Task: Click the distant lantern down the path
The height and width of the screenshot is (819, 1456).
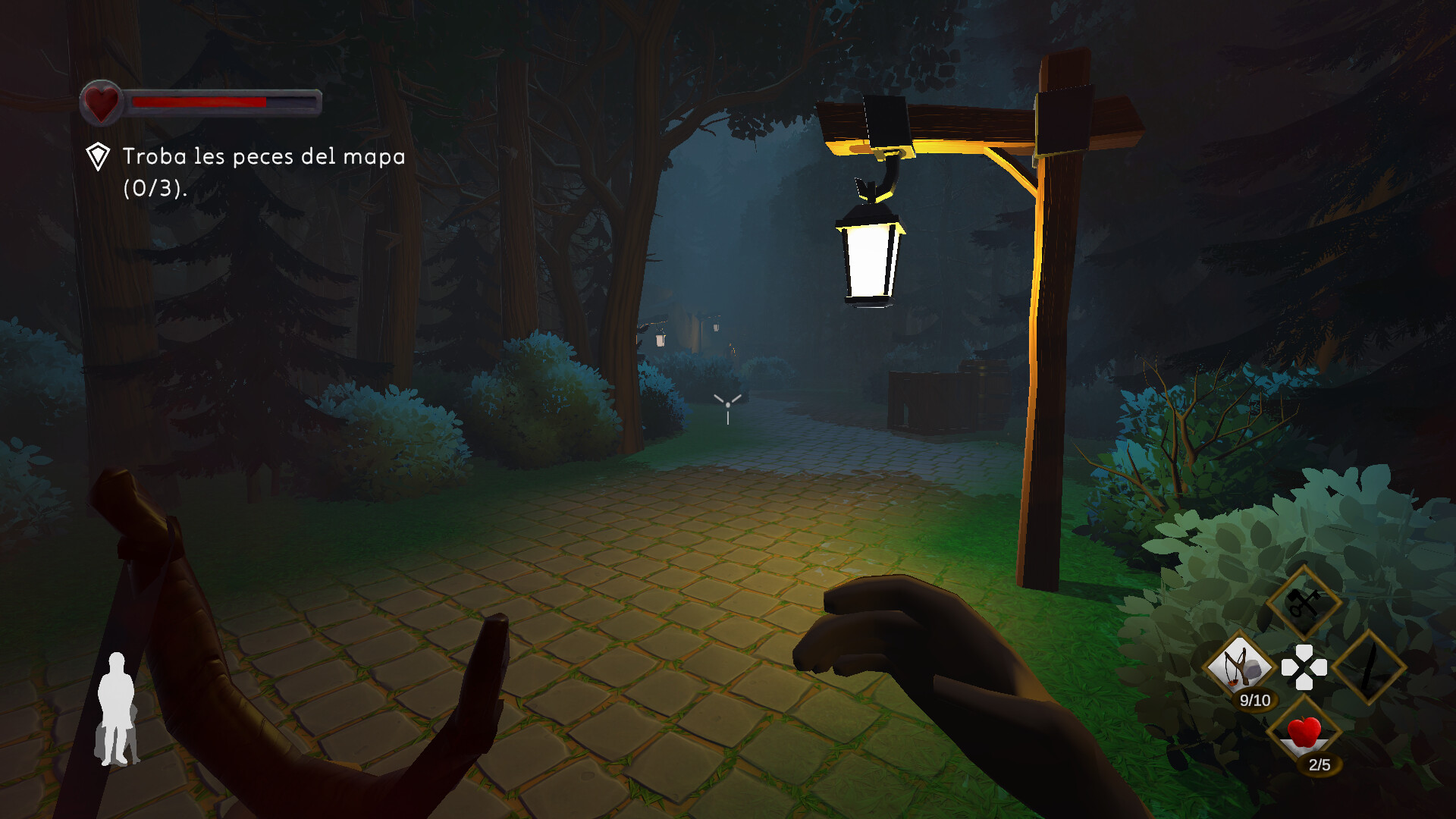Action: click(x=662, y=341)
